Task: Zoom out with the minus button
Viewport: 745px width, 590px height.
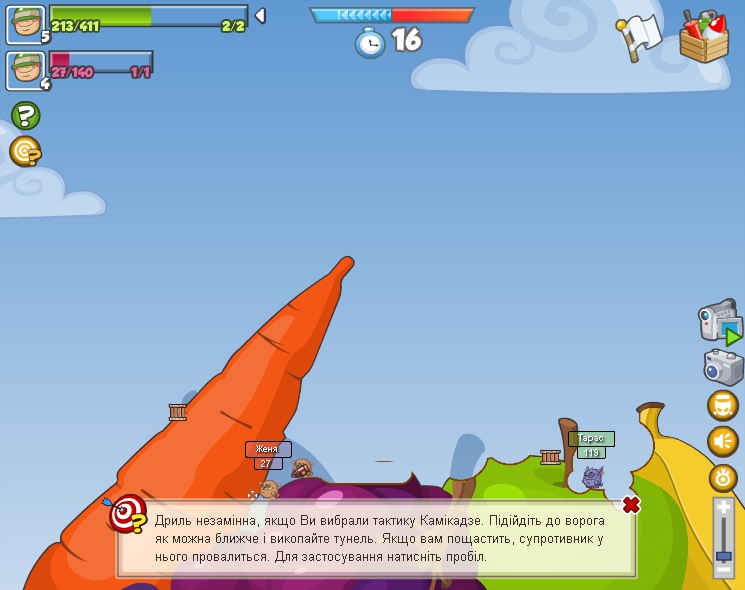Action: (x=724, y=570)
